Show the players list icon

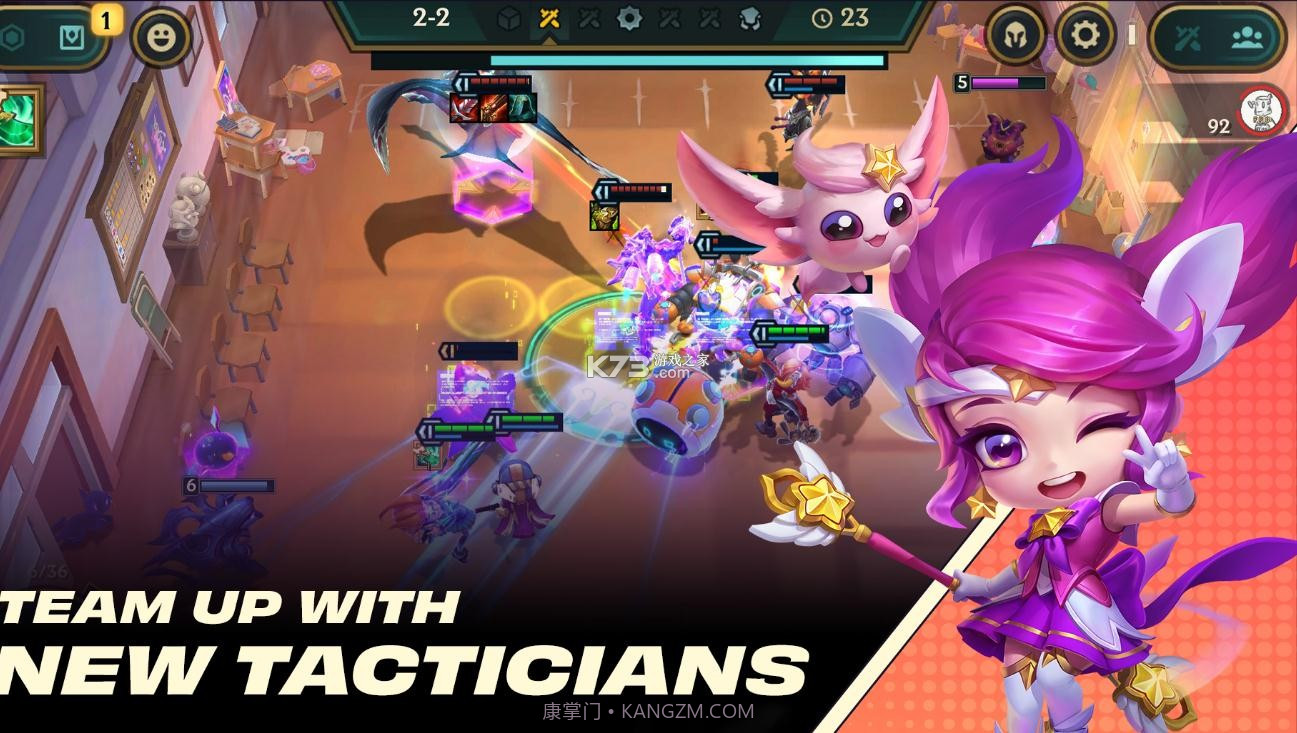click(x=1246, y=38)
